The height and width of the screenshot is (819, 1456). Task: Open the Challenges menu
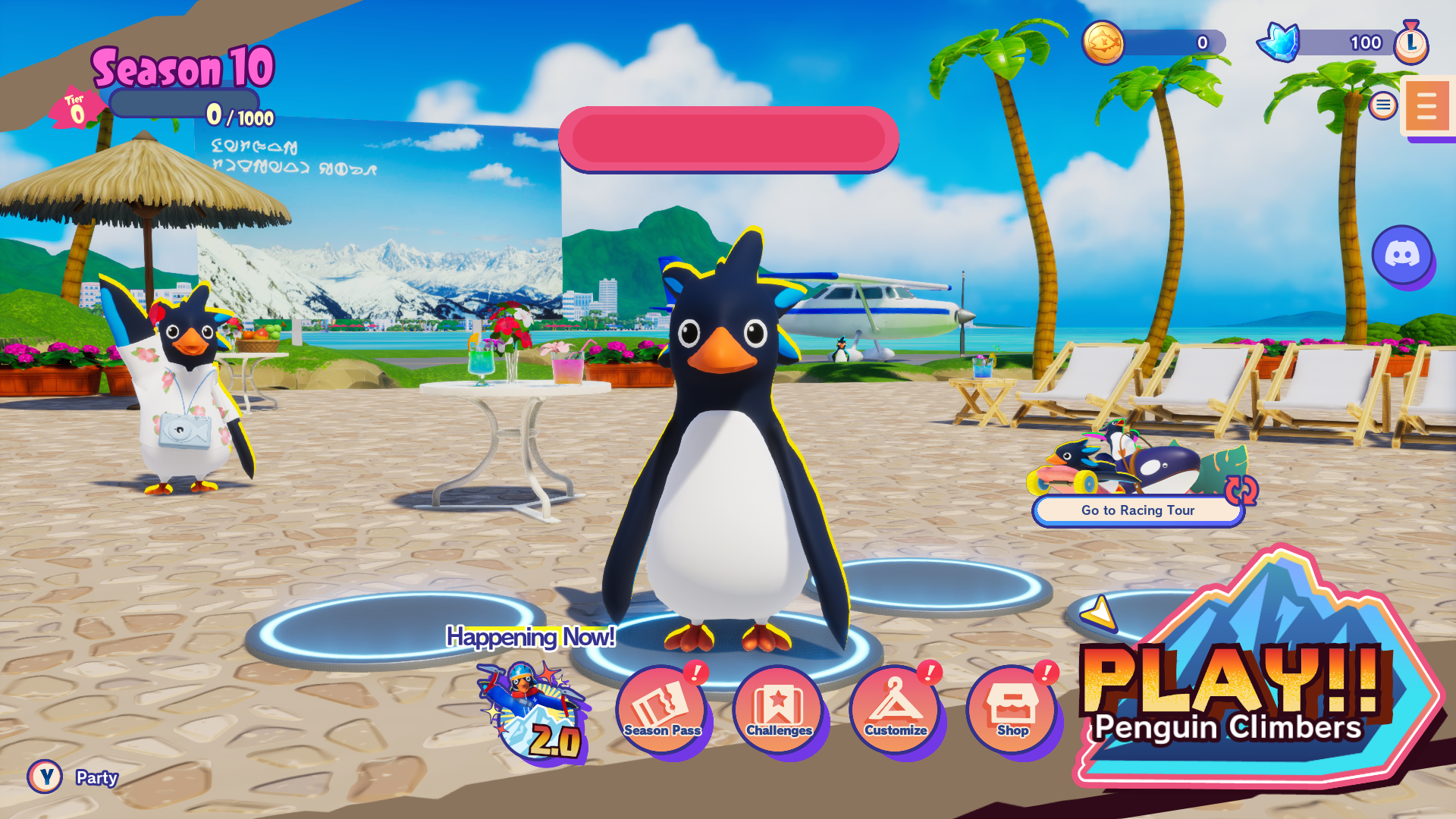point(779,710)
